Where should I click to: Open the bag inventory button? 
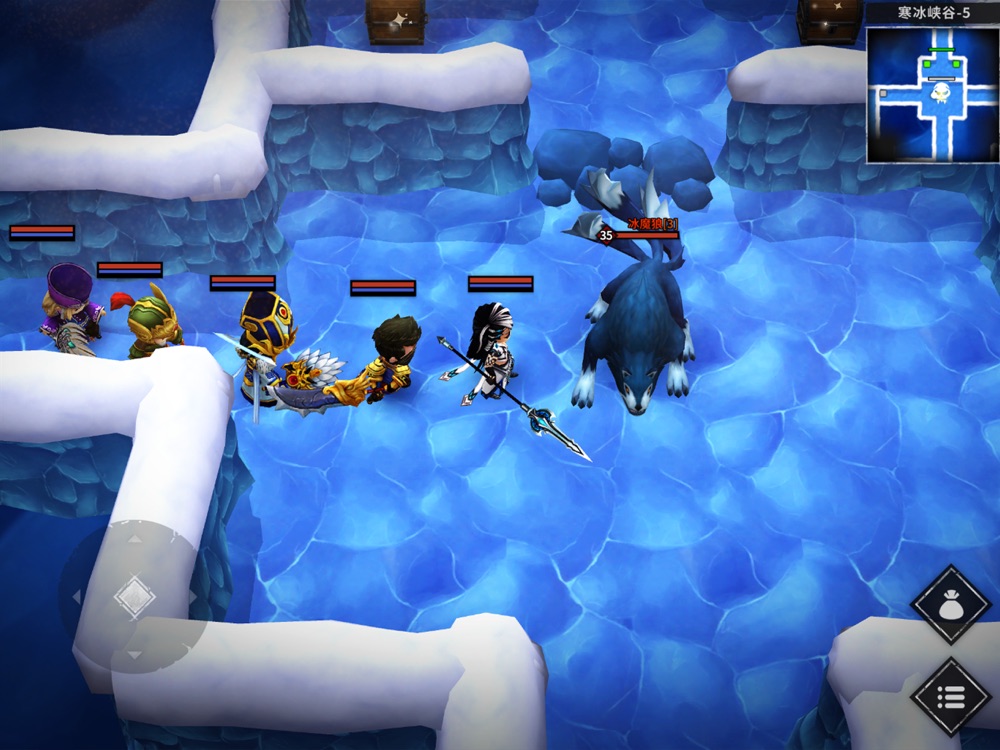point(950,604)
